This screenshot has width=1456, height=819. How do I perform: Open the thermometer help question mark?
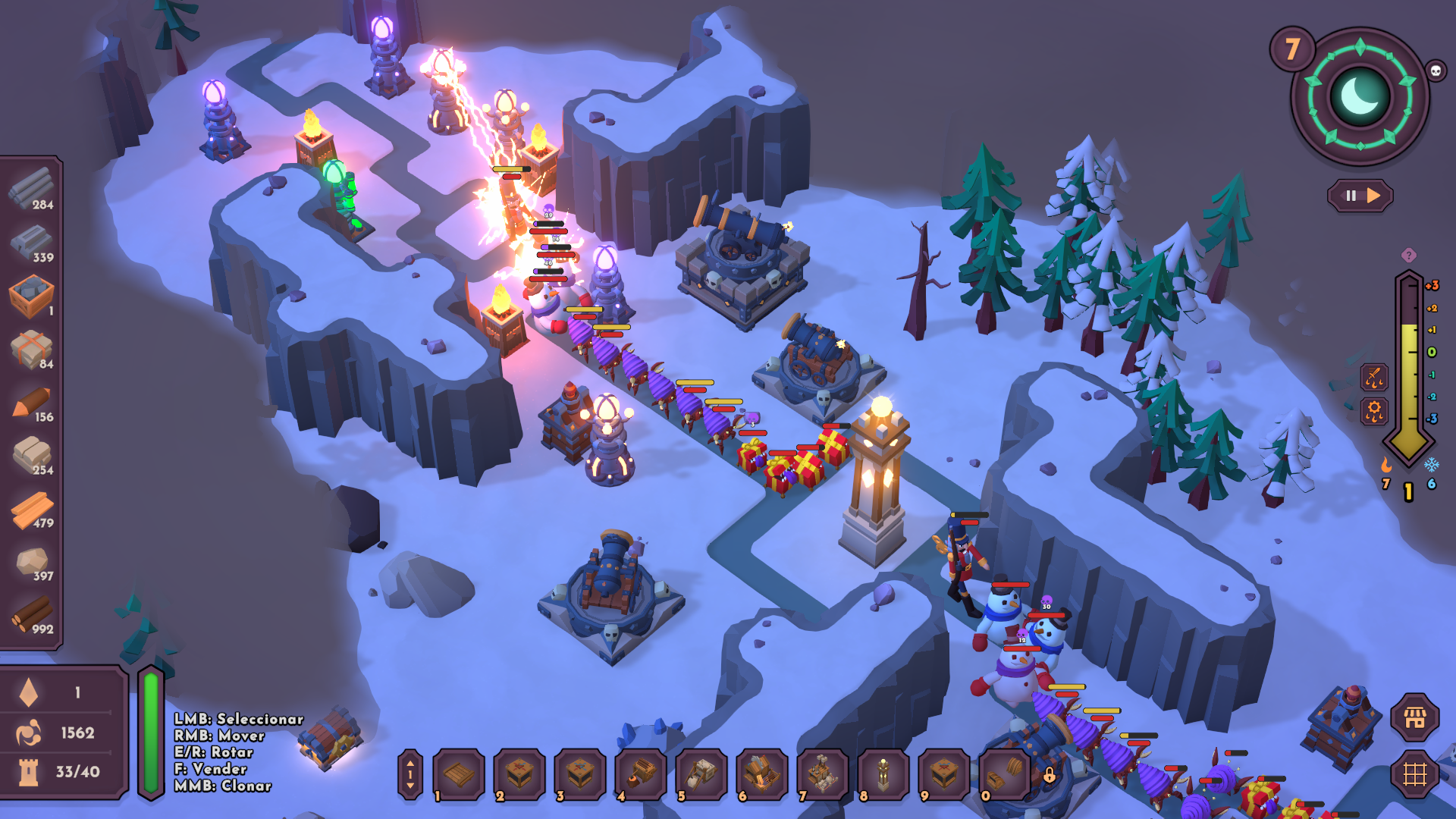(1408, 256)
